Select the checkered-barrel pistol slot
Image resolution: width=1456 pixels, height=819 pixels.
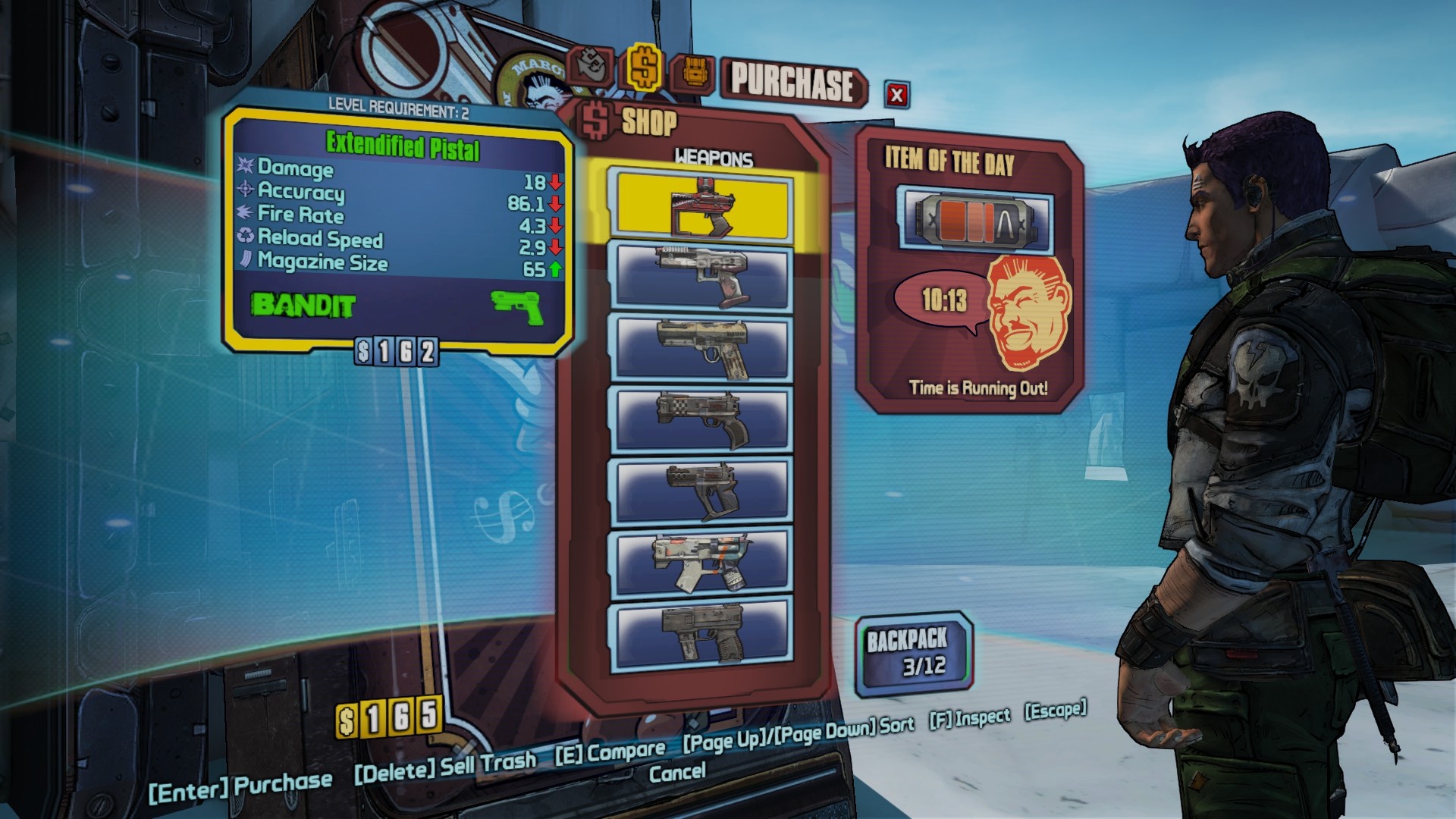701,419
